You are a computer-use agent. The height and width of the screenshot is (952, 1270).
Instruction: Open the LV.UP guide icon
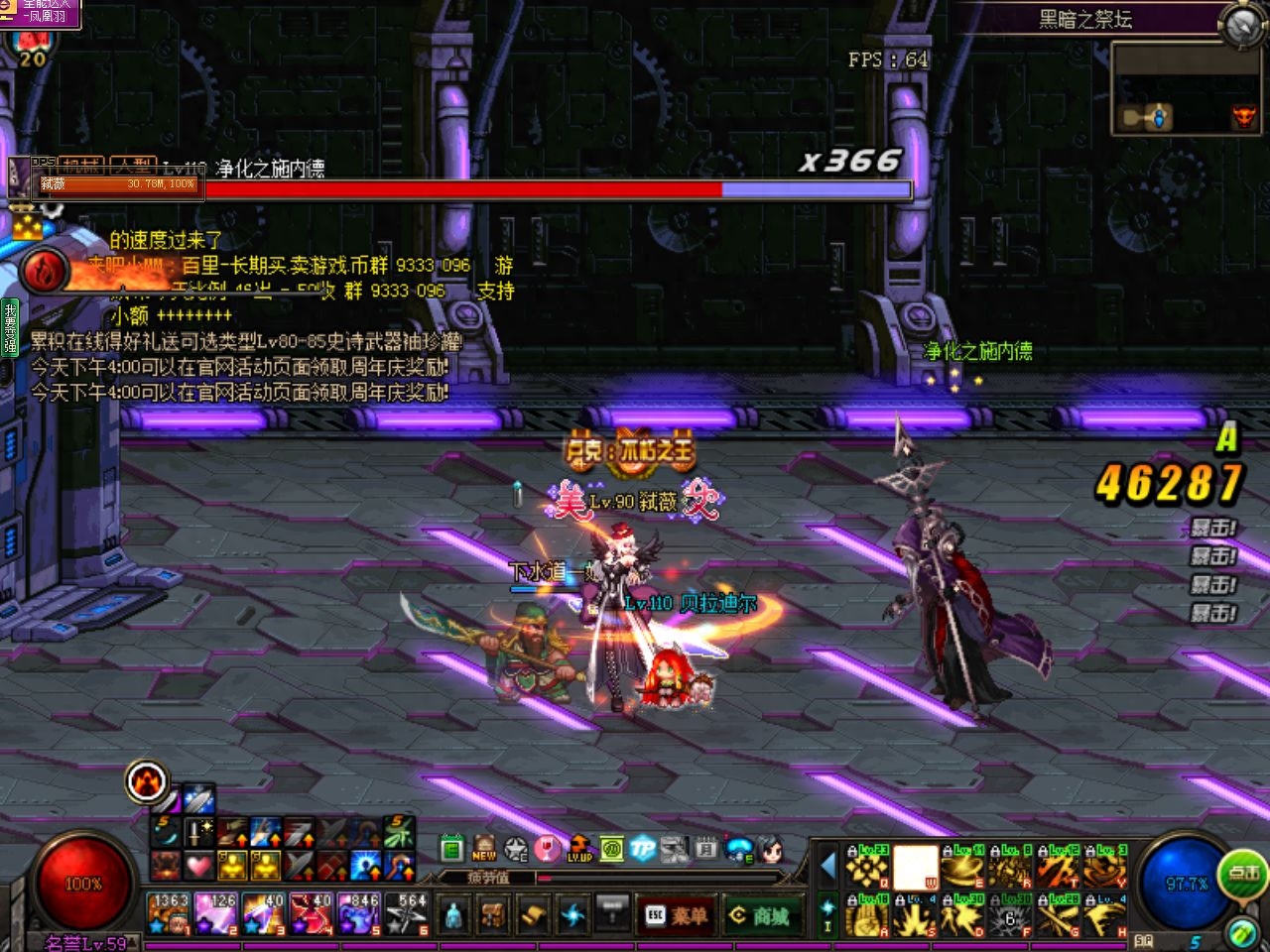(x=579, y=848)
